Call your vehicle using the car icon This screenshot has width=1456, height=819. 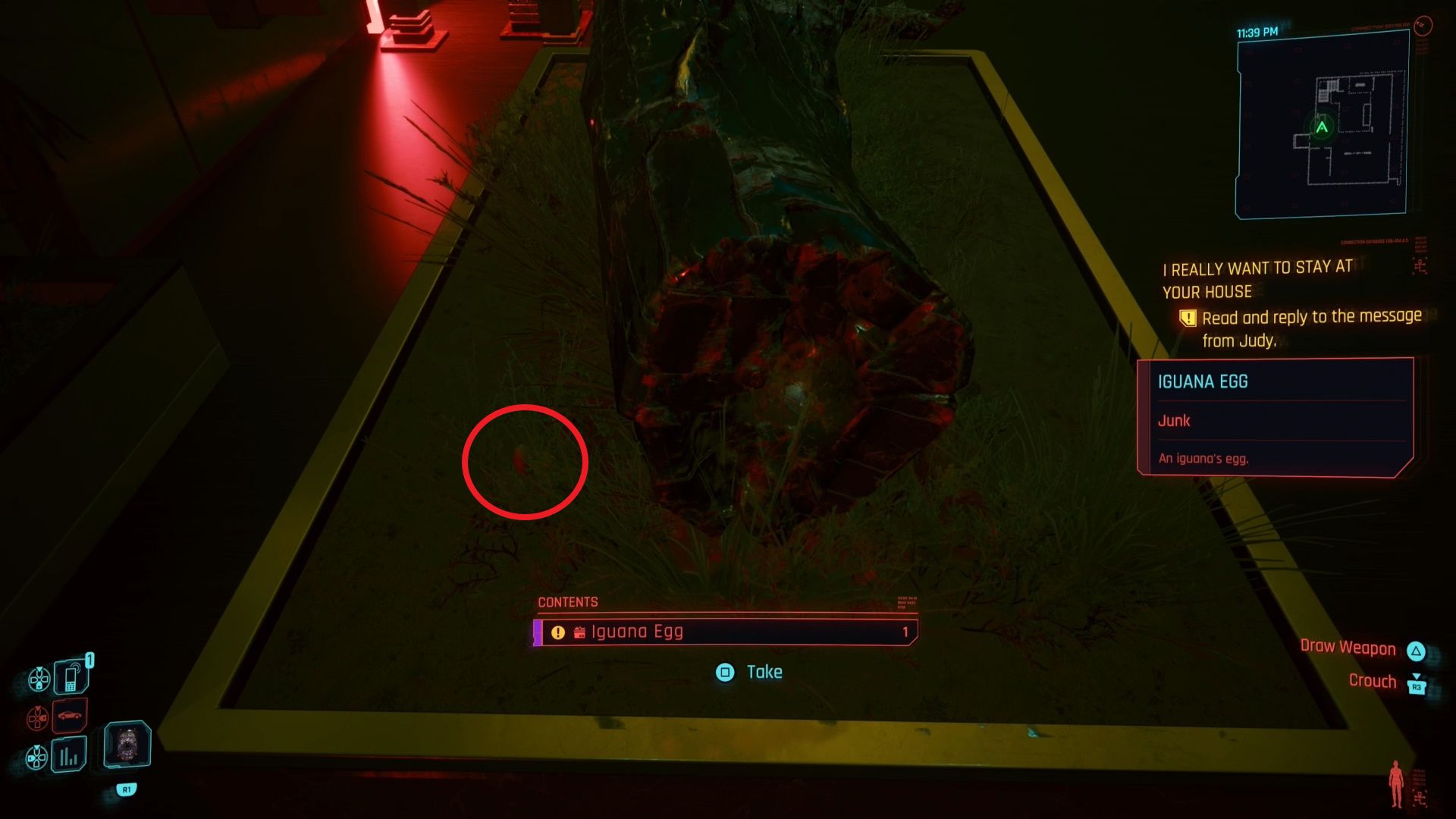(x=70, y=715)
